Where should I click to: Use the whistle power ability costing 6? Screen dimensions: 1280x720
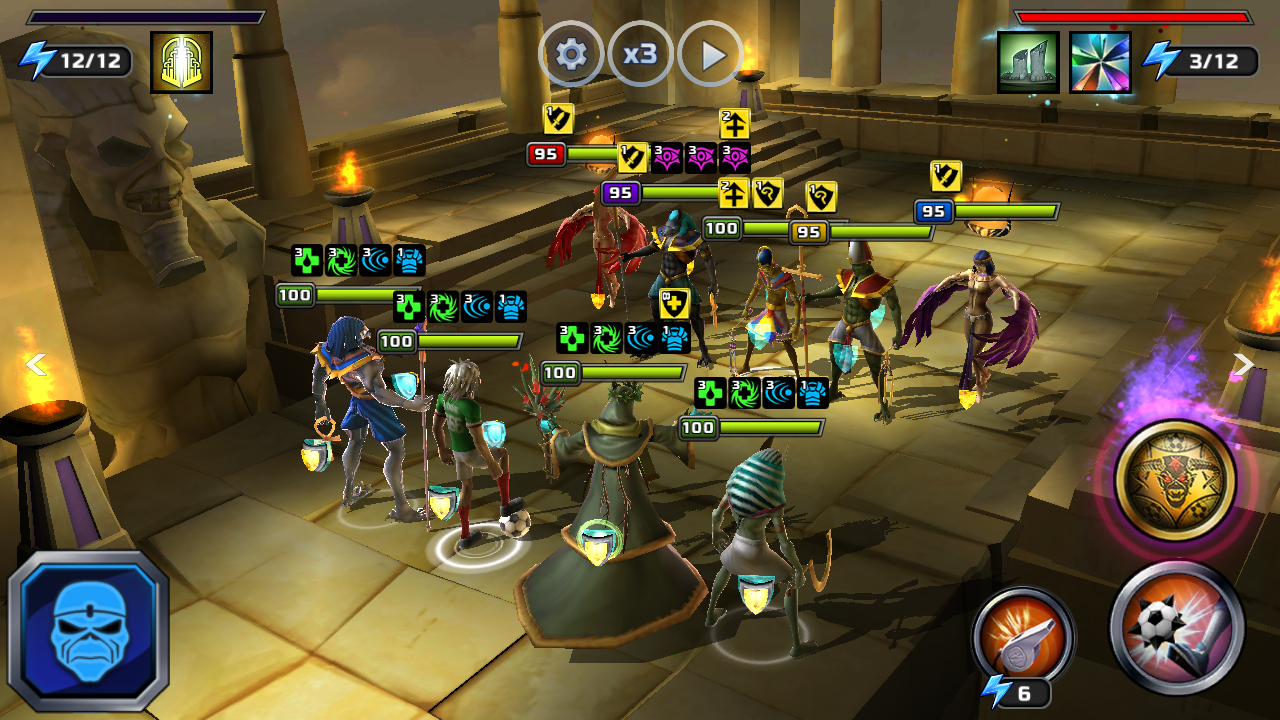[x=1022, y=636]
